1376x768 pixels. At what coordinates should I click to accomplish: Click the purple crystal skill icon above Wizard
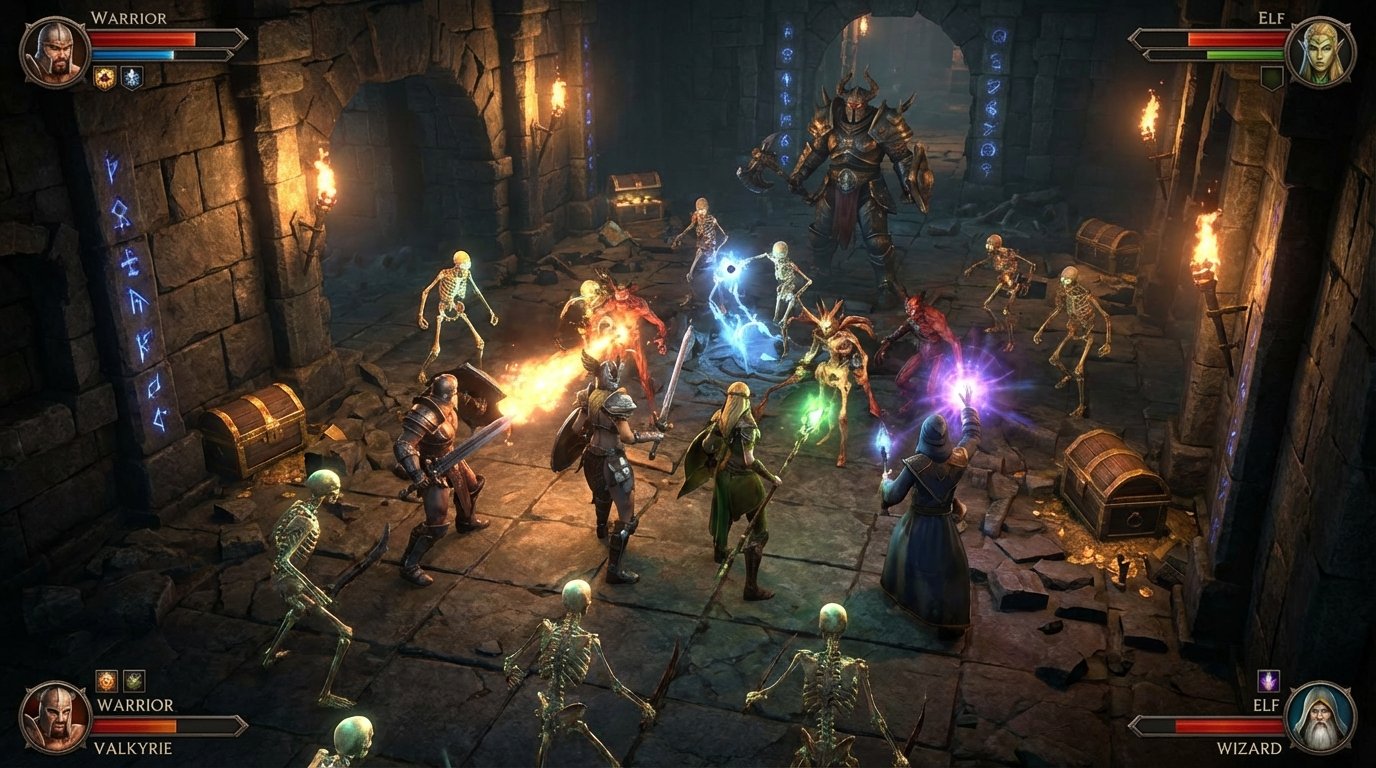(x=1268, y=680)
